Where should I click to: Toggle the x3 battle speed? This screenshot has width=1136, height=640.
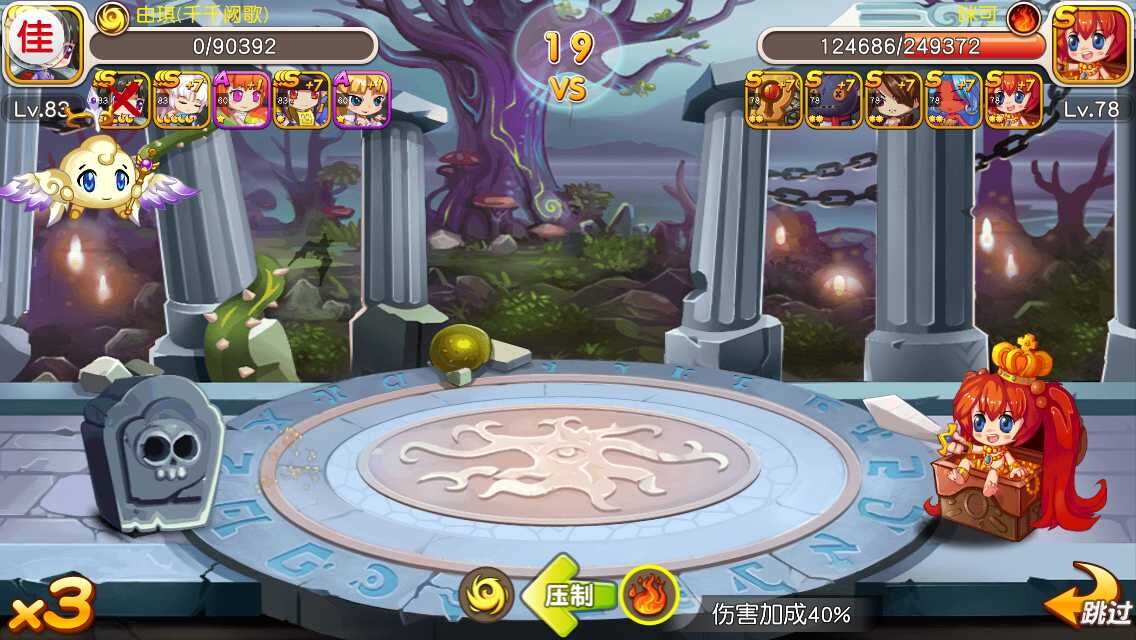click(x=50, y=606)
